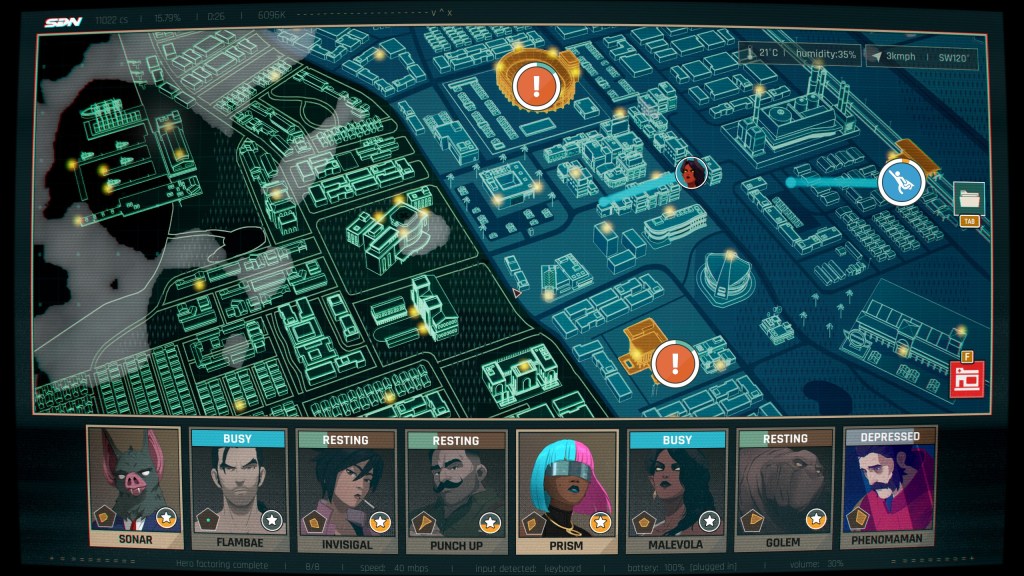The height and width of the screenshot is (576, 1024).
Task: Select Malevola's portrait marker on the map
Action: coord(691,173)
